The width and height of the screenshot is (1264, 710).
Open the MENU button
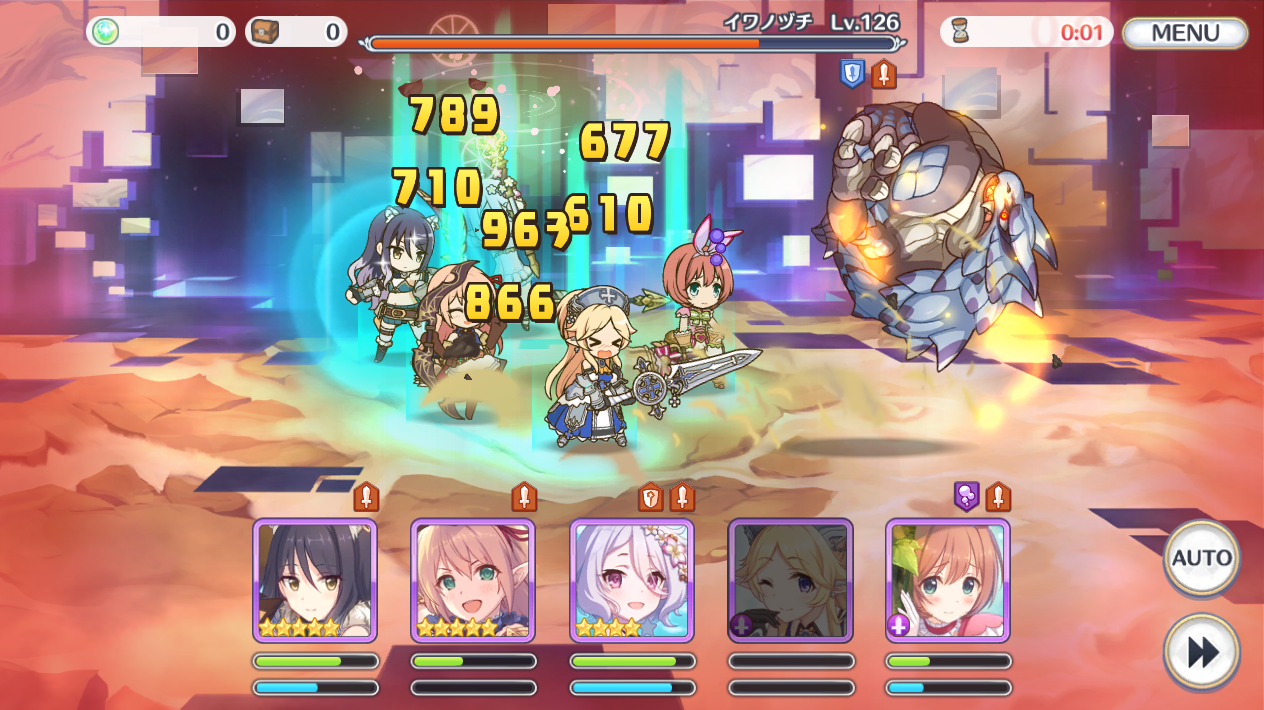[x=1185, y=33]
